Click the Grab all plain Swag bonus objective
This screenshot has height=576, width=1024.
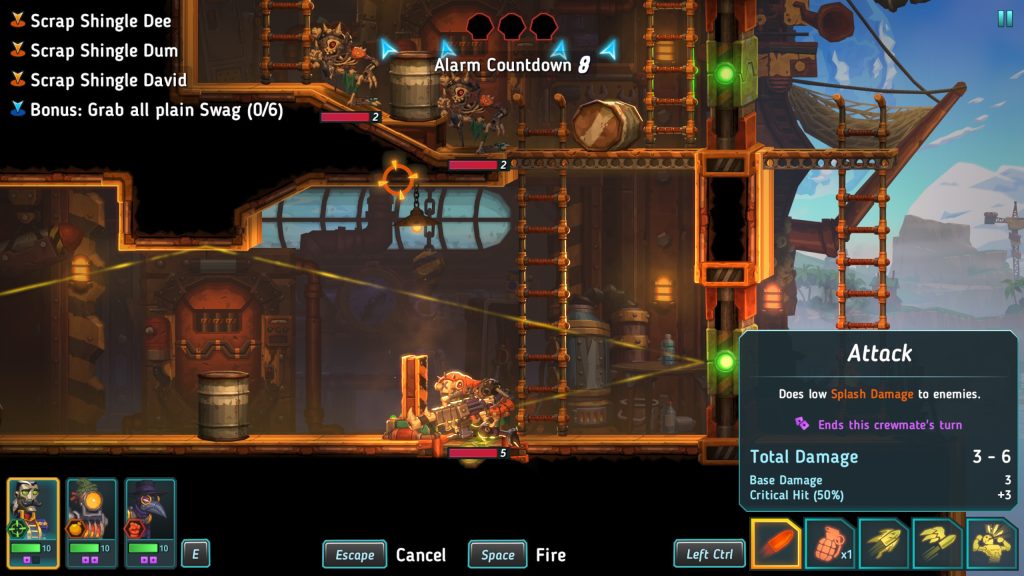156,110
